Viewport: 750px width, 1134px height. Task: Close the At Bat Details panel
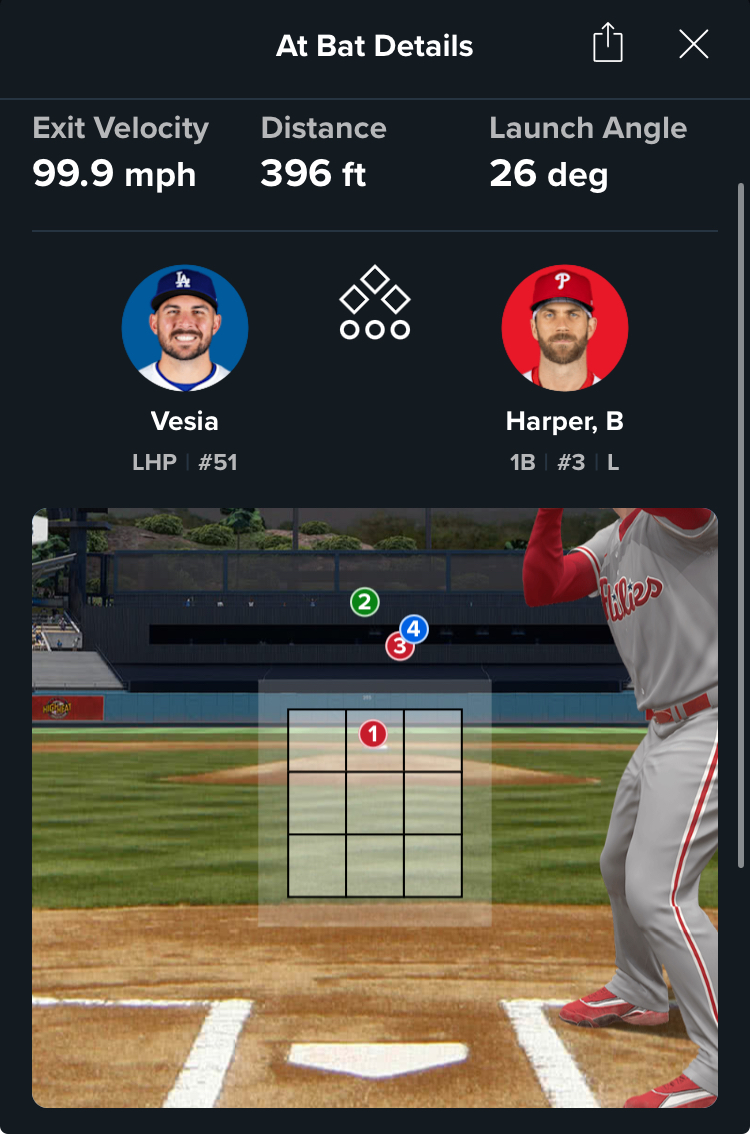click(693, 45)
